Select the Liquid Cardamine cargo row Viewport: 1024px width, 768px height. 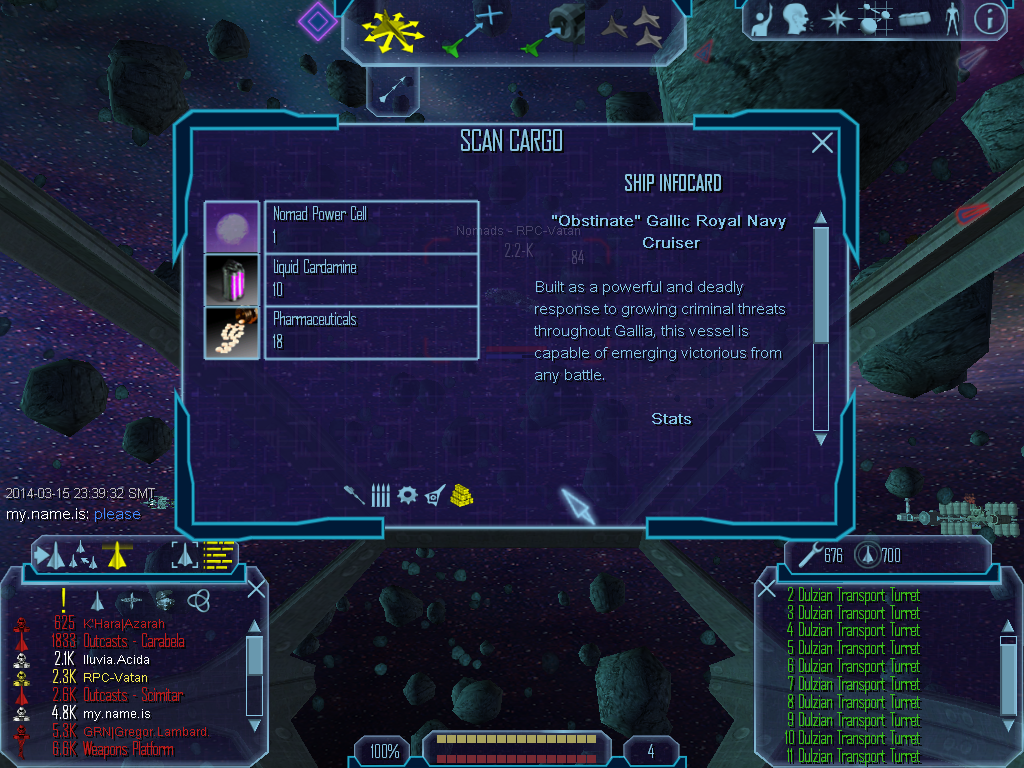(x=370, y=279)
